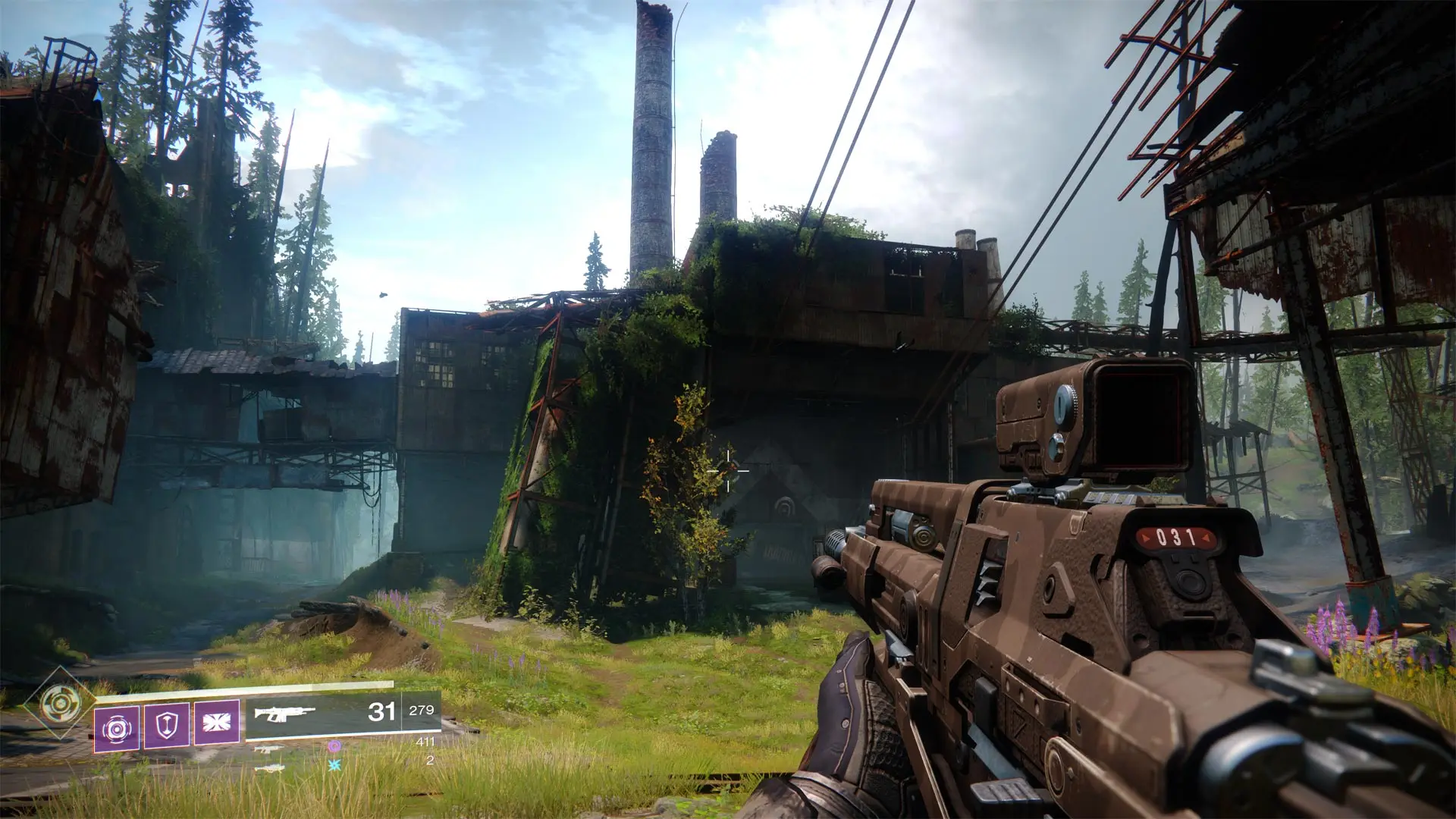Use the purple grenade ability icon

116,728
